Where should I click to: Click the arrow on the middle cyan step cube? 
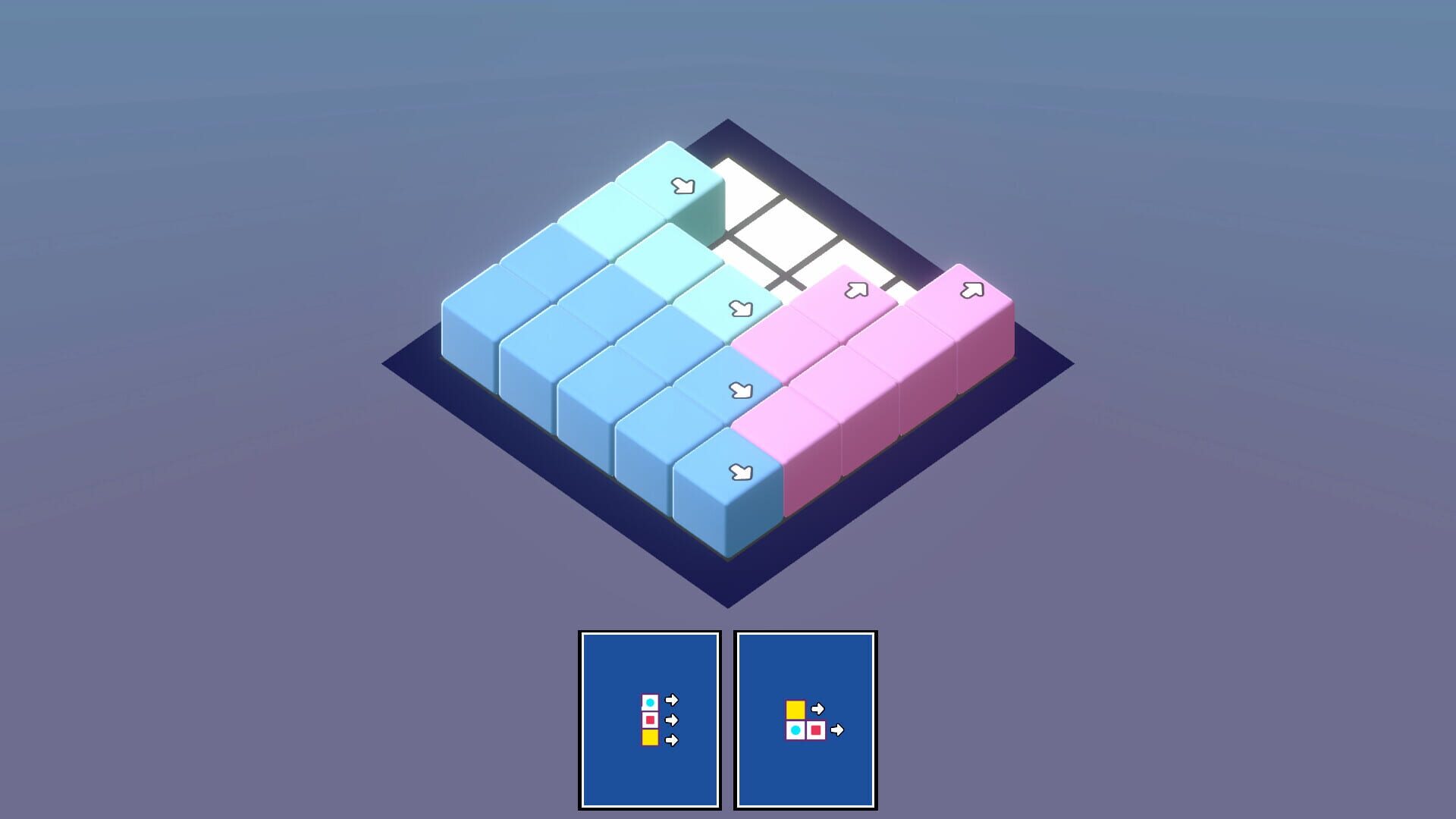(741, 307)
